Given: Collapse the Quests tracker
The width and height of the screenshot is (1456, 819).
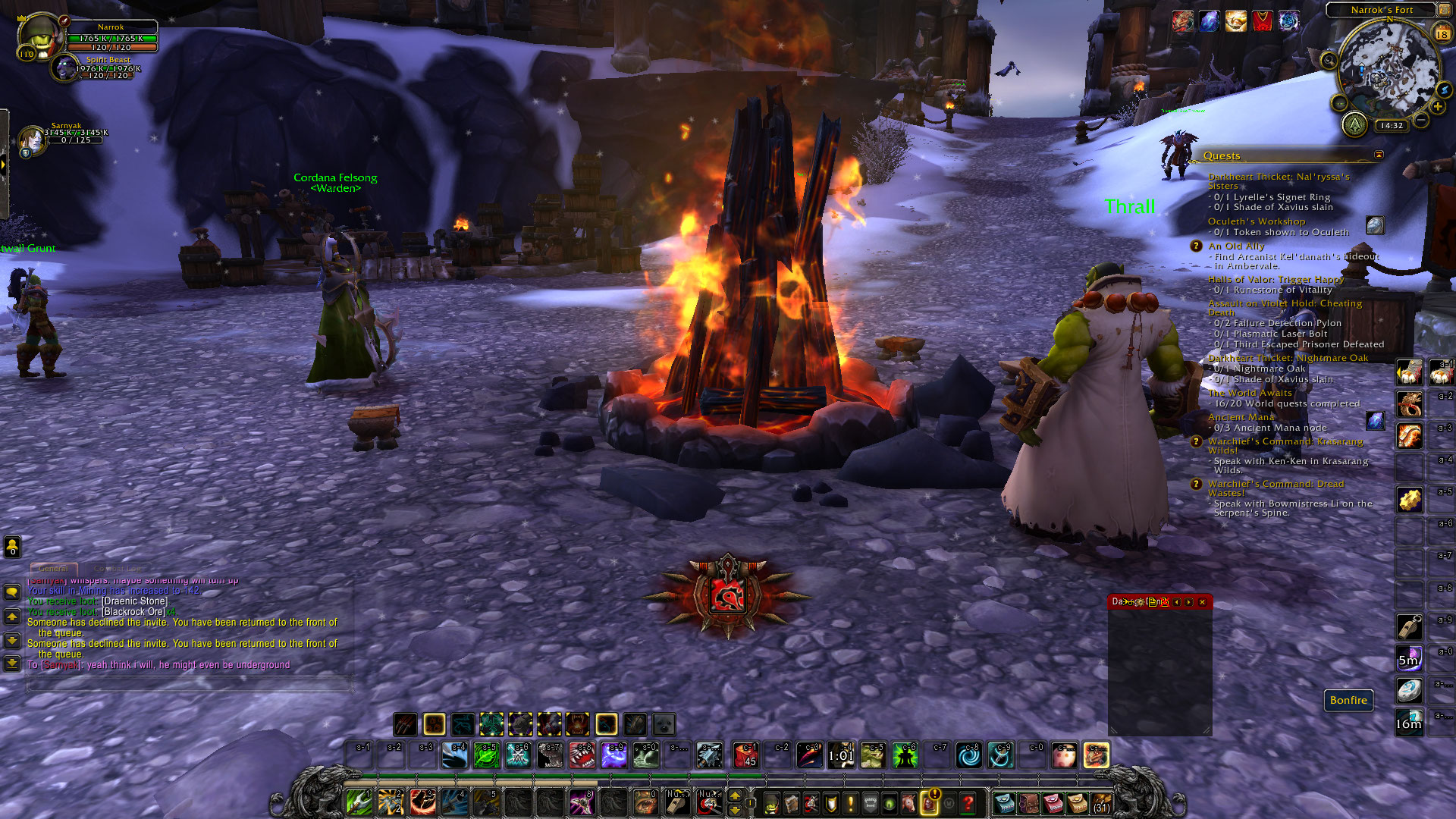Looking at the screenshot, I should [x=1379, y=155].
